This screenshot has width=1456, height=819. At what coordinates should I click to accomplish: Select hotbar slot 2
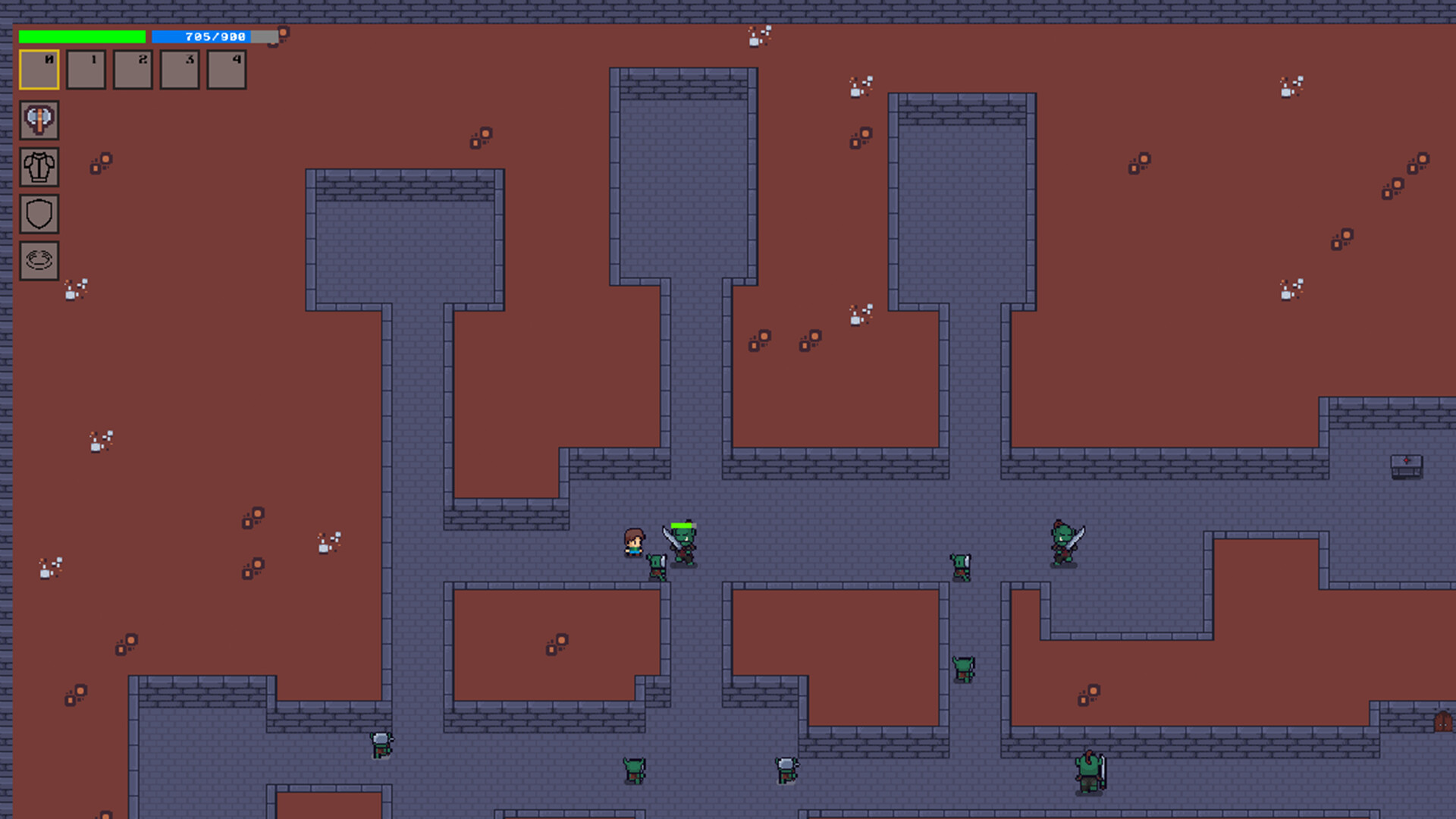133,70
